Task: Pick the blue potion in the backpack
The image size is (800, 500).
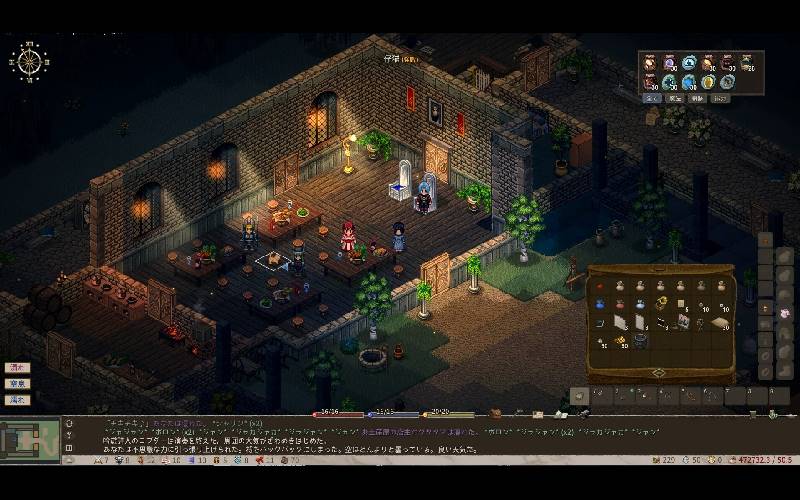Action: [x=600, y=304]
